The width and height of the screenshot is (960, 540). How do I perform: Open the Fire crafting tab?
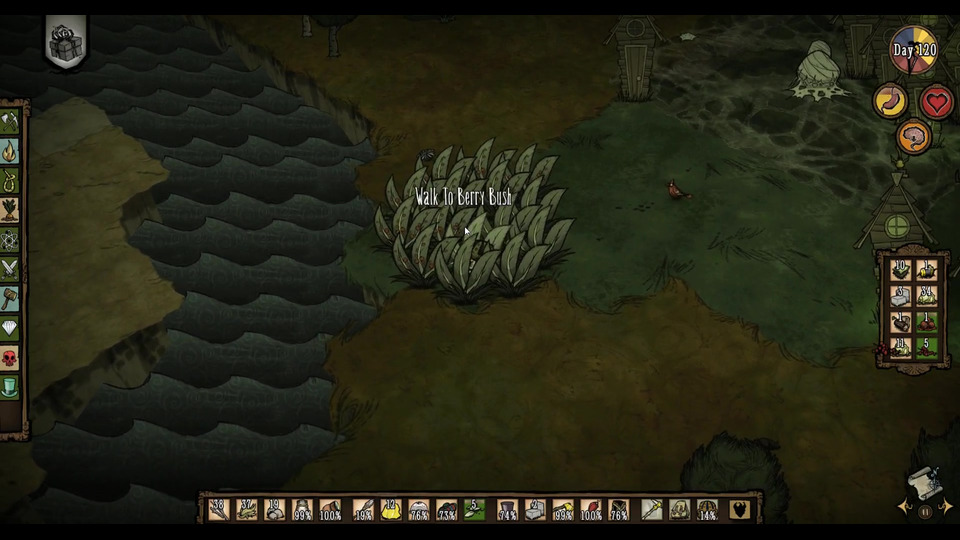(9, 152)
